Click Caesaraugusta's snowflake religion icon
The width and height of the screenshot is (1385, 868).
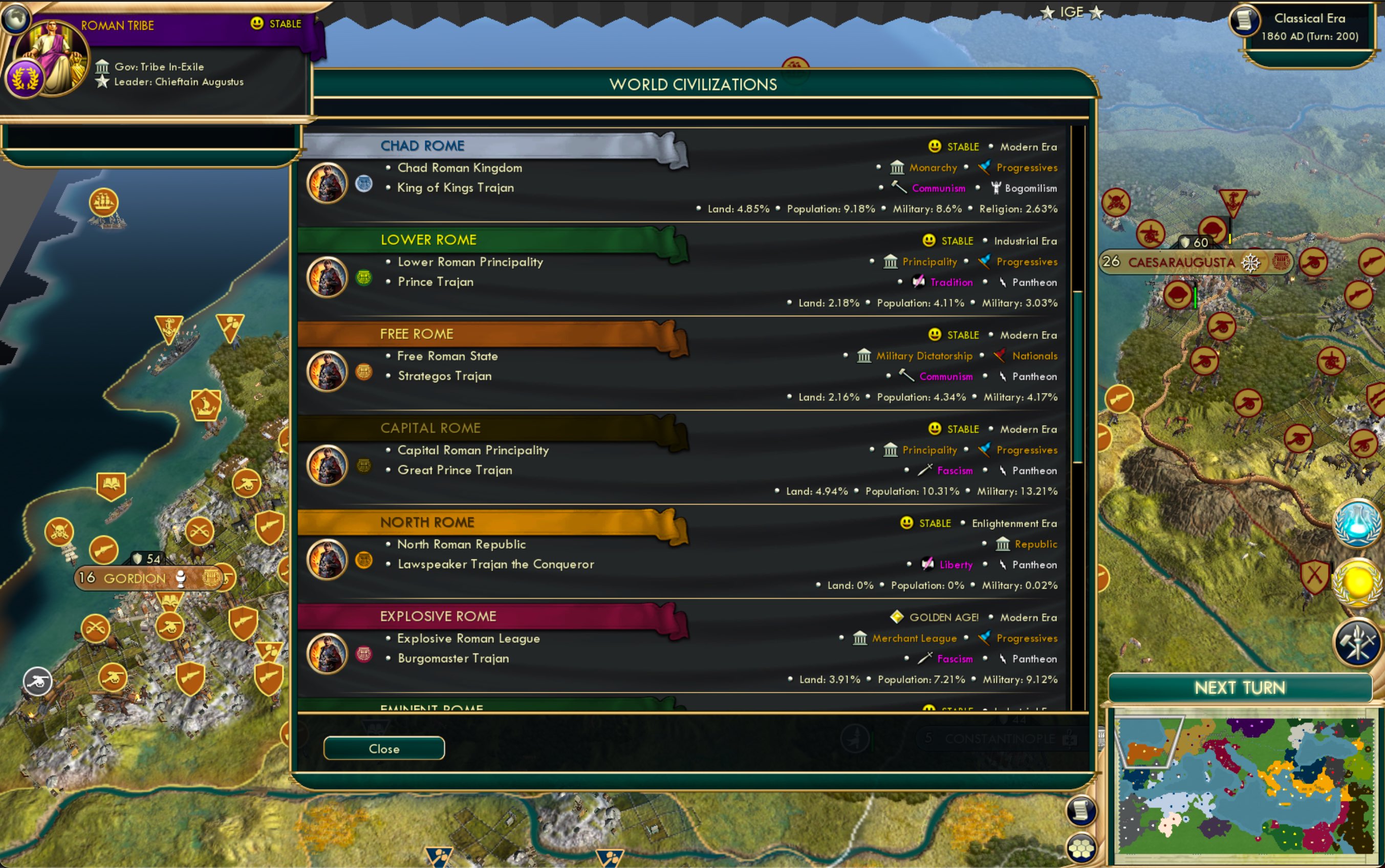coord(1250,263)
